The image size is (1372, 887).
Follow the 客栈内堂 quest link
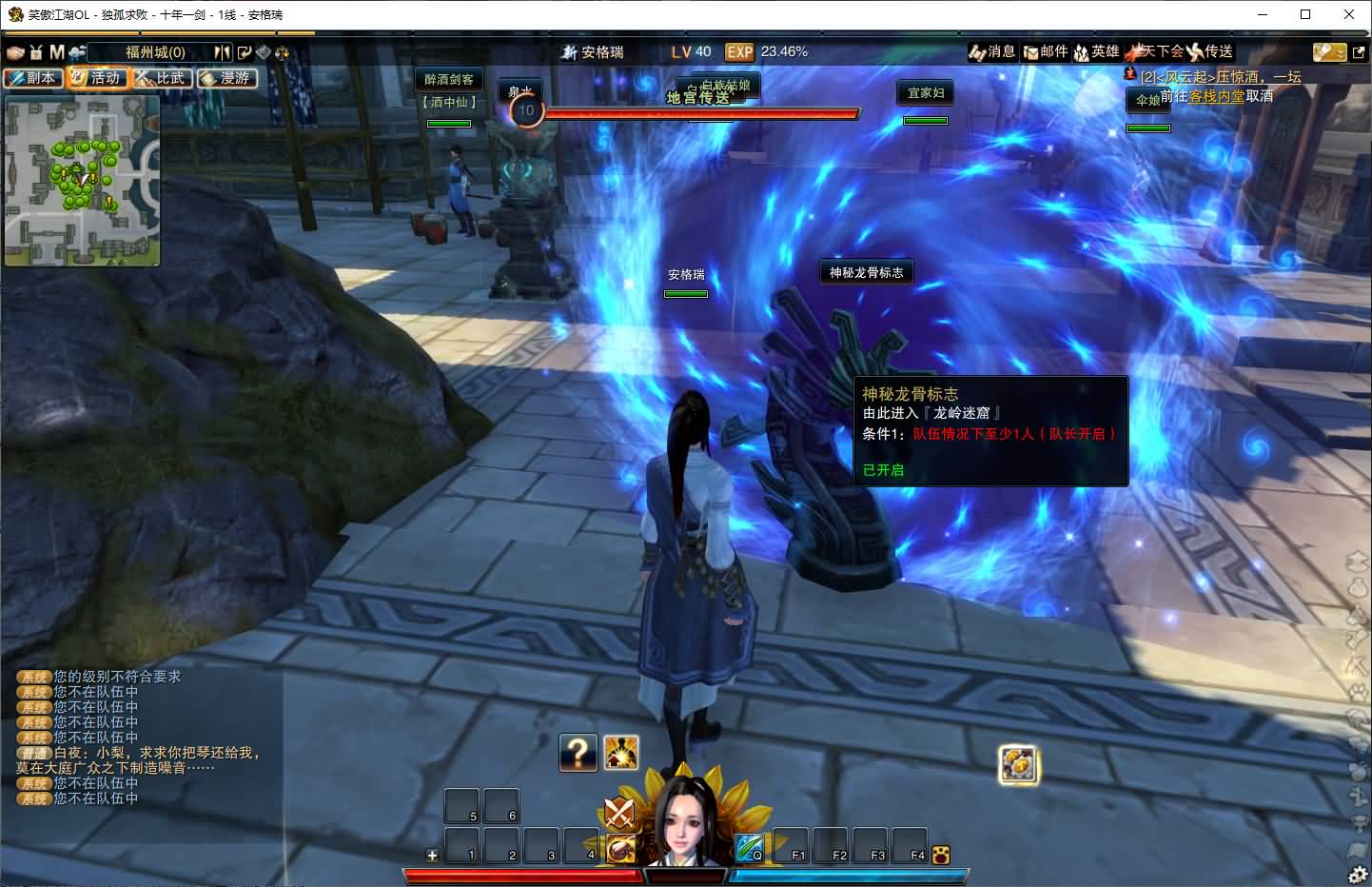click(1216, 96)
